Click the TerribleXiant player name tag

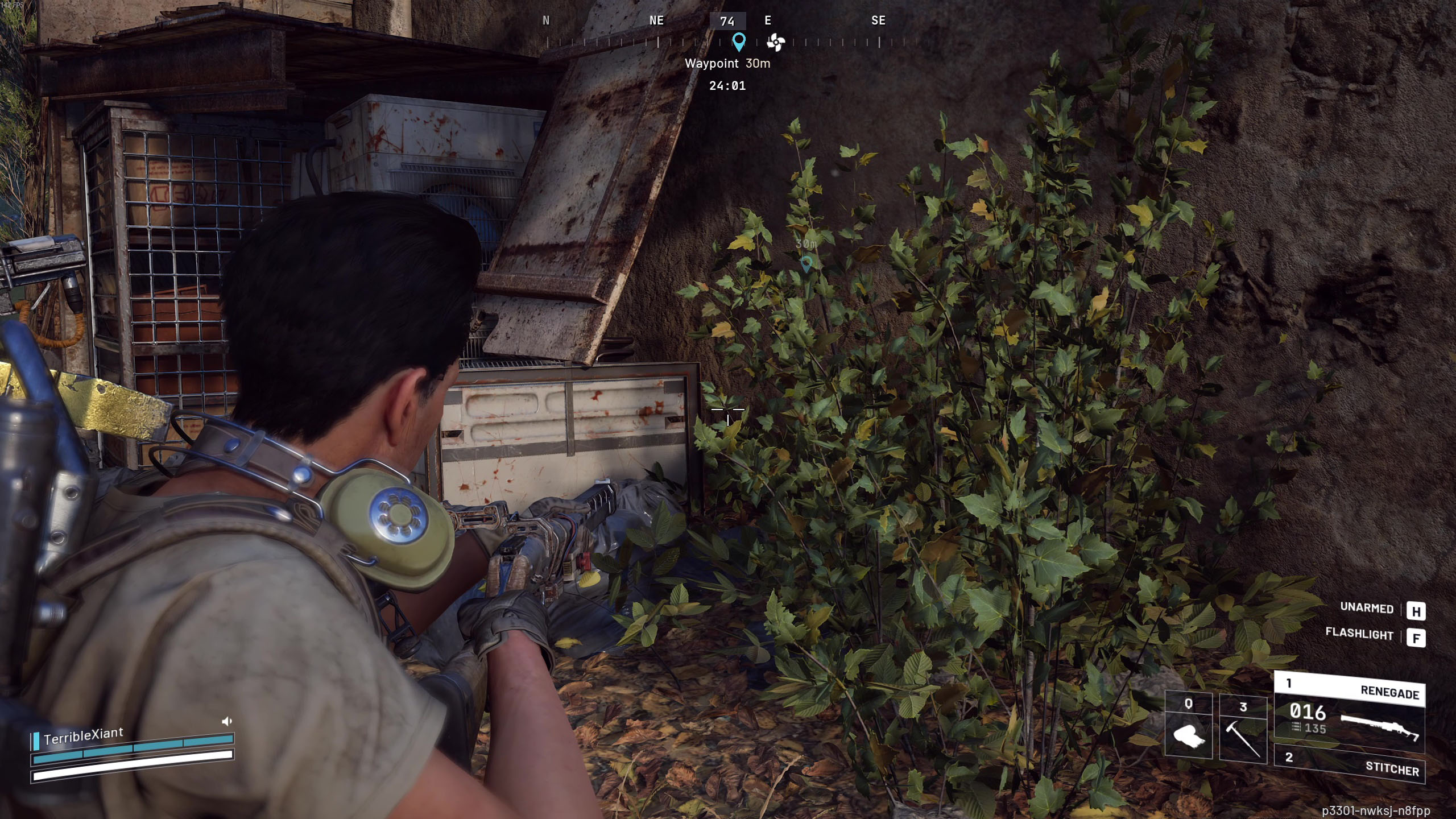point(83,735)
